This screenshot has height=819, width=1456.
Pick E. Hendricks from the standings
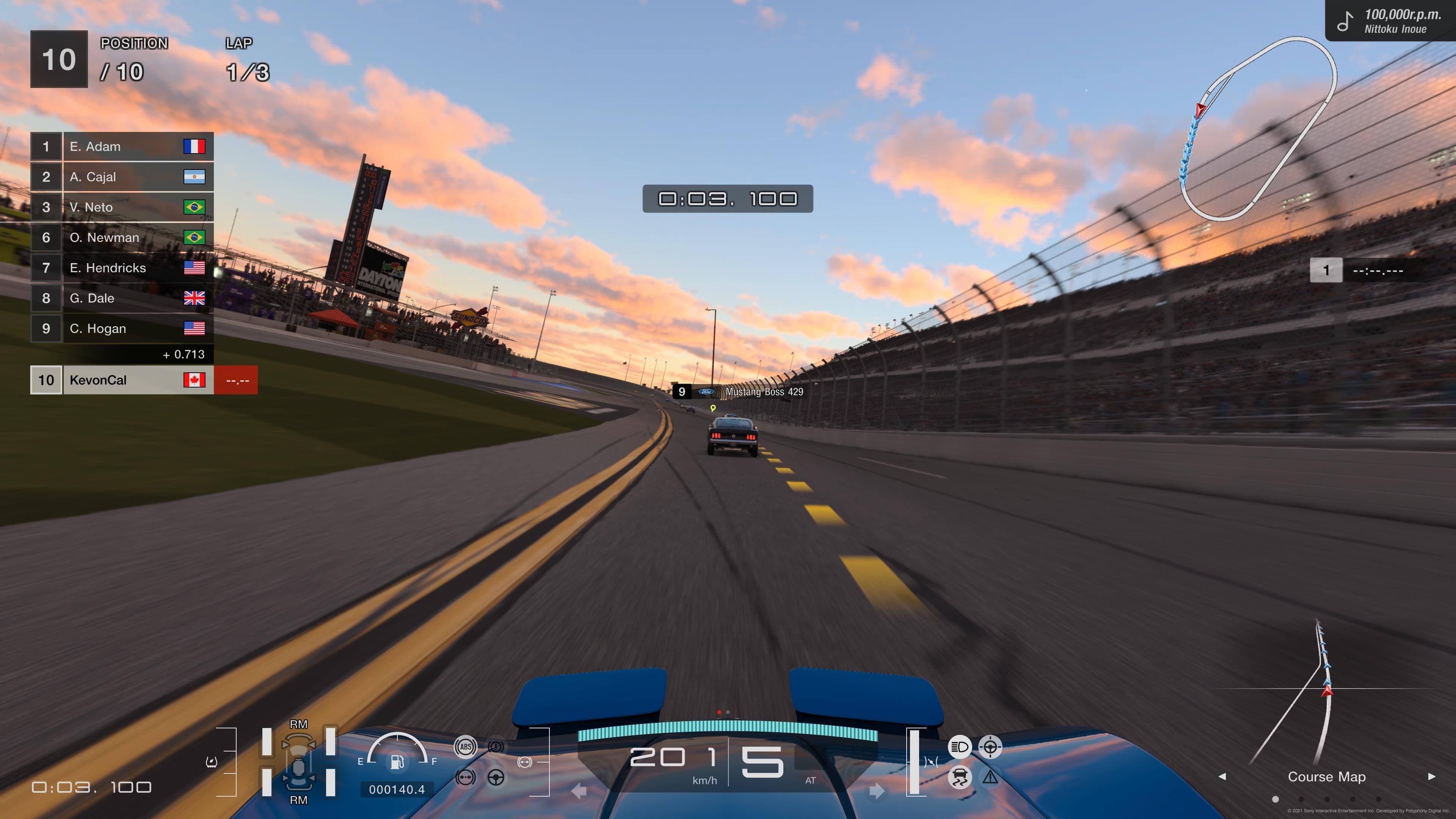[121, 268]
